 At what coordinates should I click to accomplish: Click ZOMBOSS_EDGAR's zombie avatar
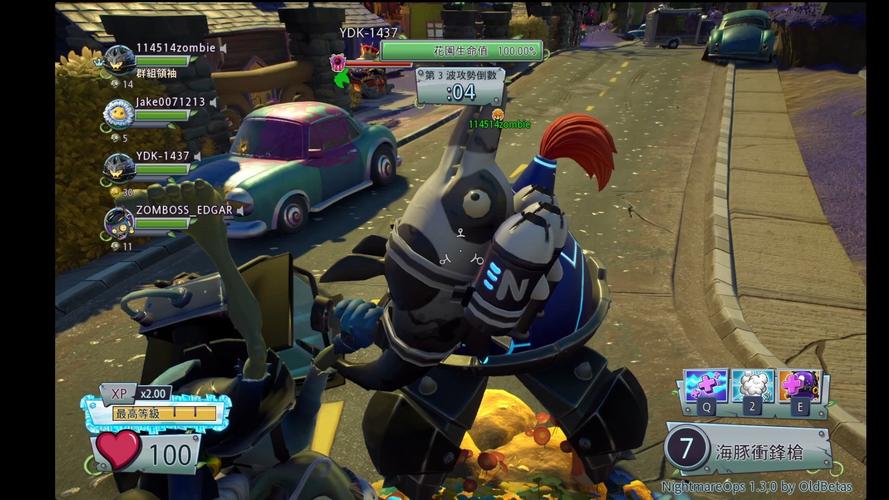click(119, 221)
